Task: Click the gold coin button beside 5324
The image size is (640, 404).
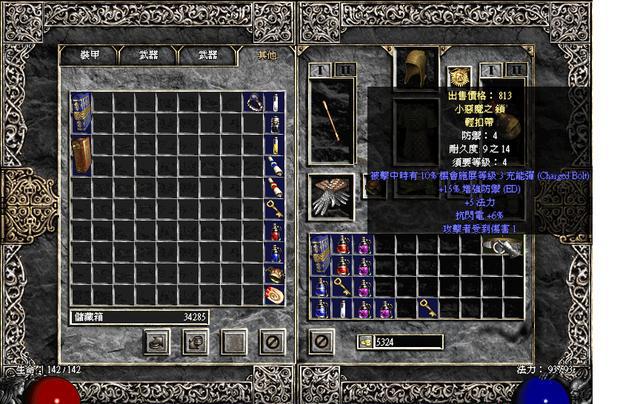Action: [366, 342]
